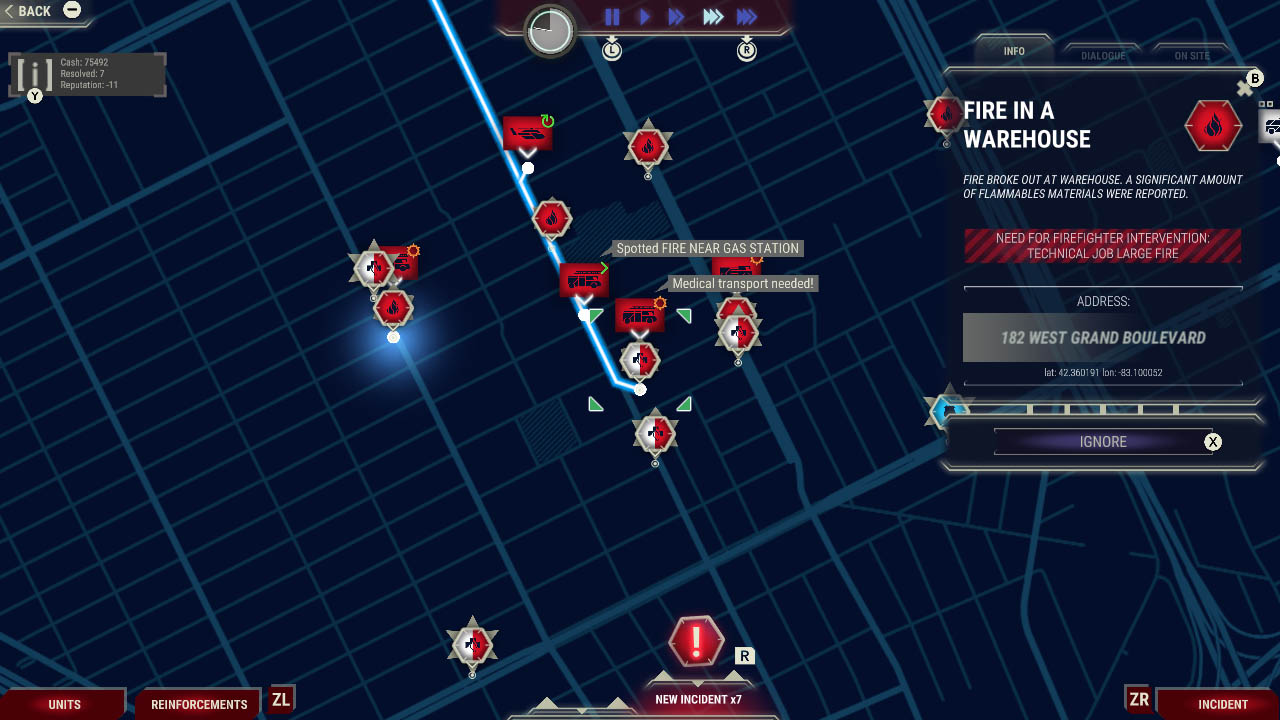Select the police star badge unit near bottom left
The image size is (1280, 720).
point(471,643)
